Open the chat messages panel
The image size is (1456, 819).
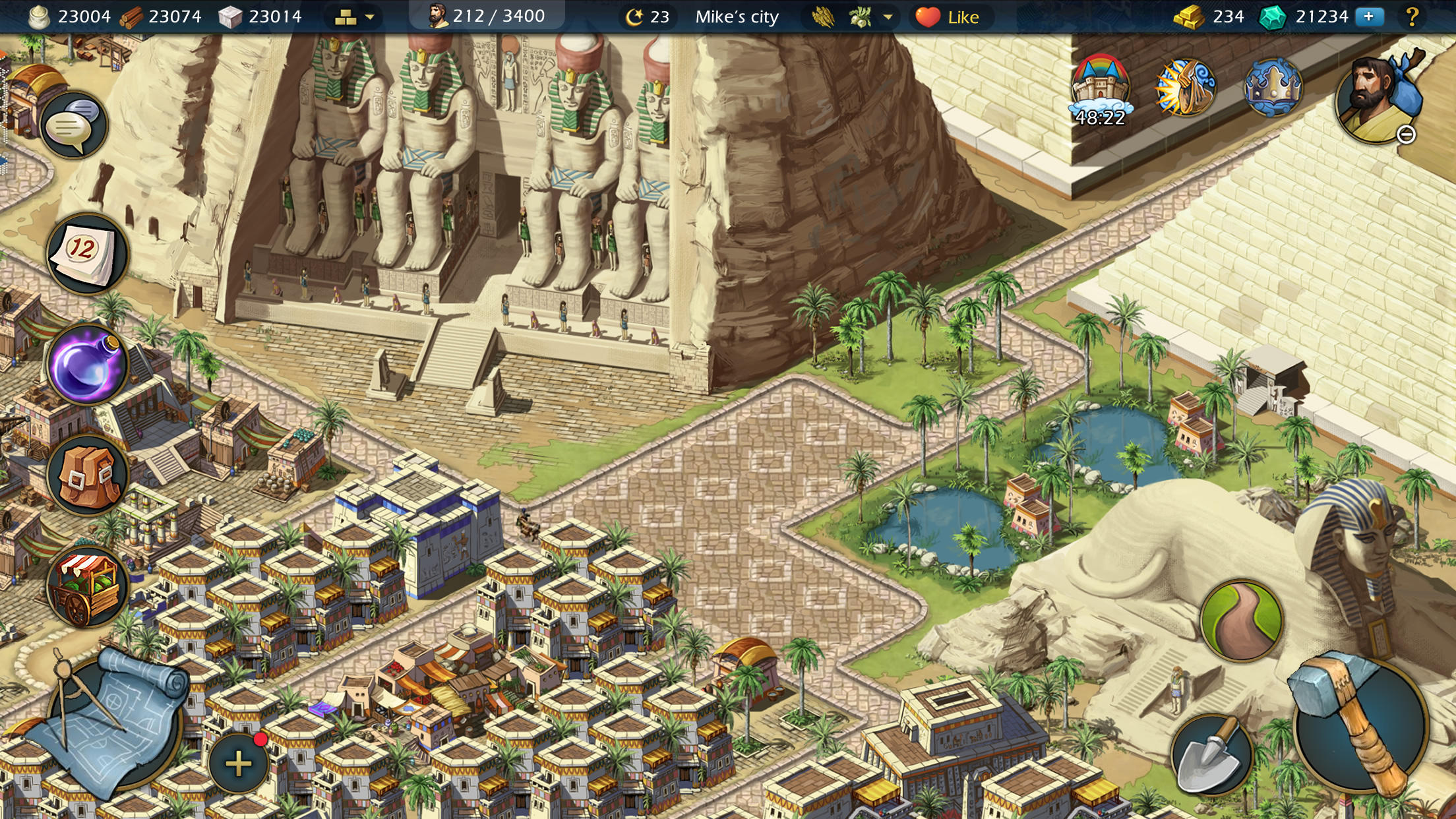click(75, 125)
